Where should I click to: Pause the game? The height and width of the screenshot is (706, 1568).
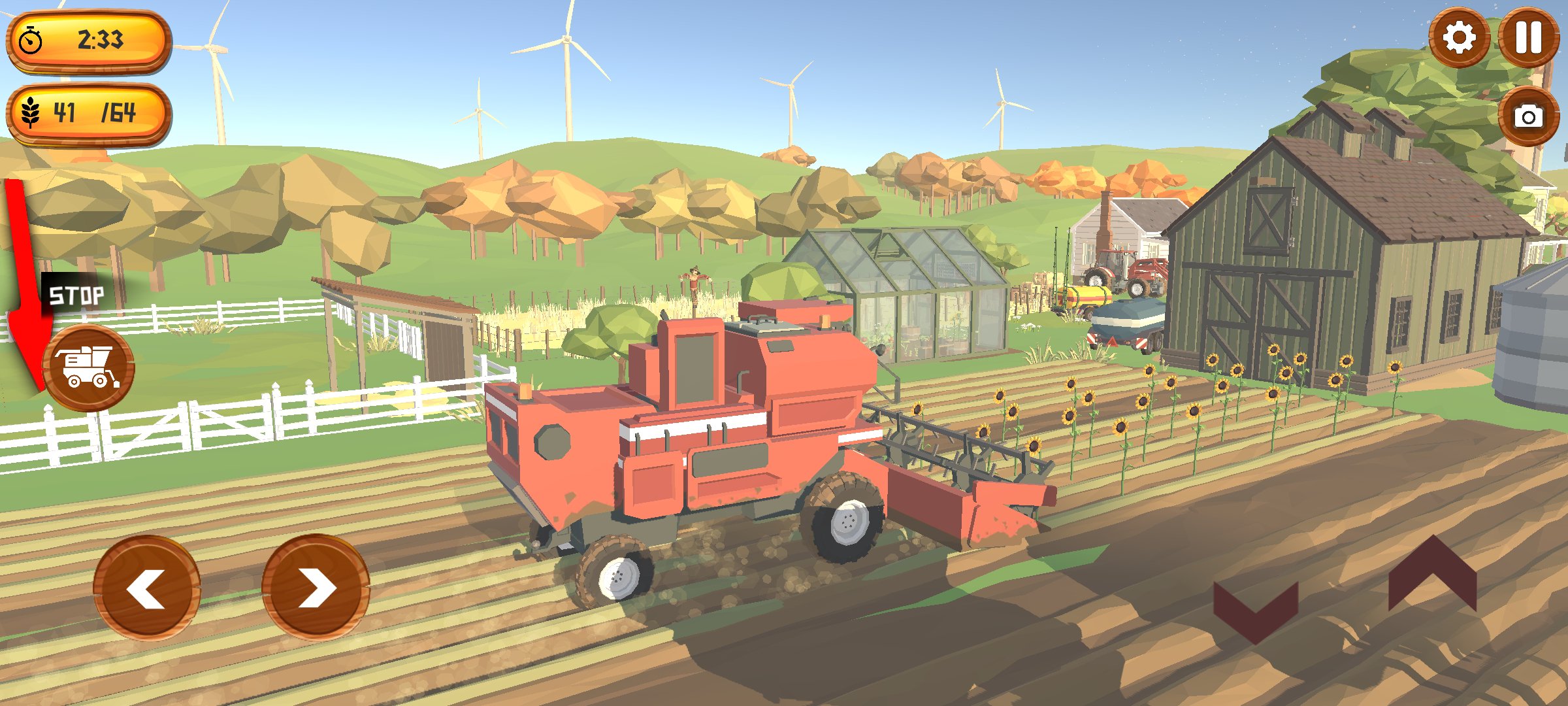tap(1528, 37)
